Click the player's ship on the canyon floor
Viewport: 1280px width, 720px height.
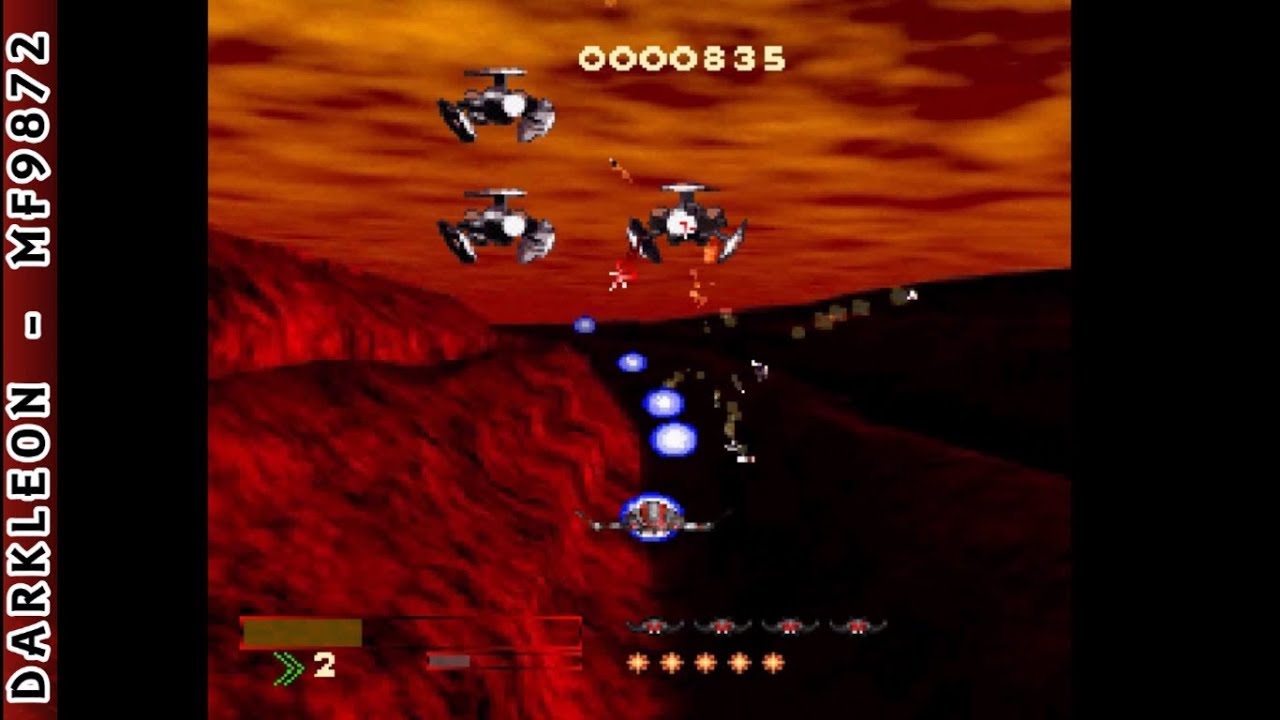point(655,515)
